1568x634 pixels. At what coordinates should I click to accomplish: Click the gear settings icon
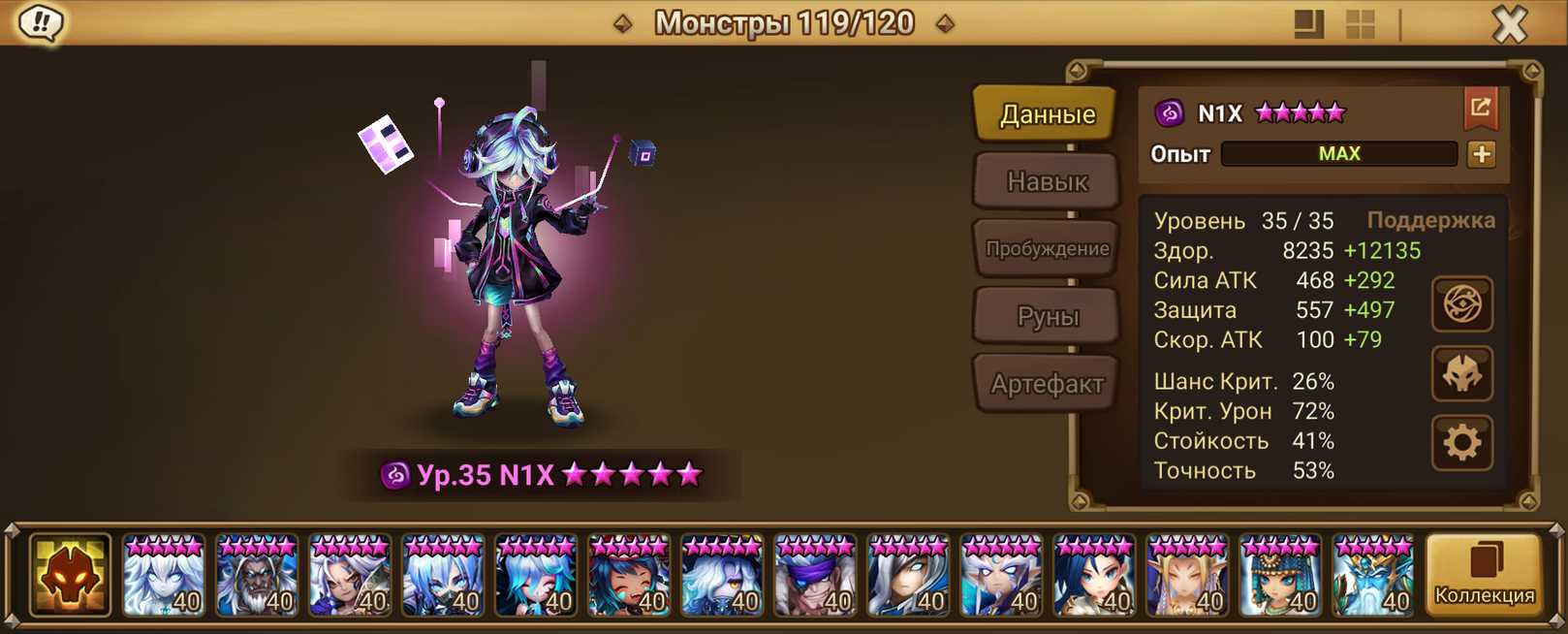(x=1461, y=443)
